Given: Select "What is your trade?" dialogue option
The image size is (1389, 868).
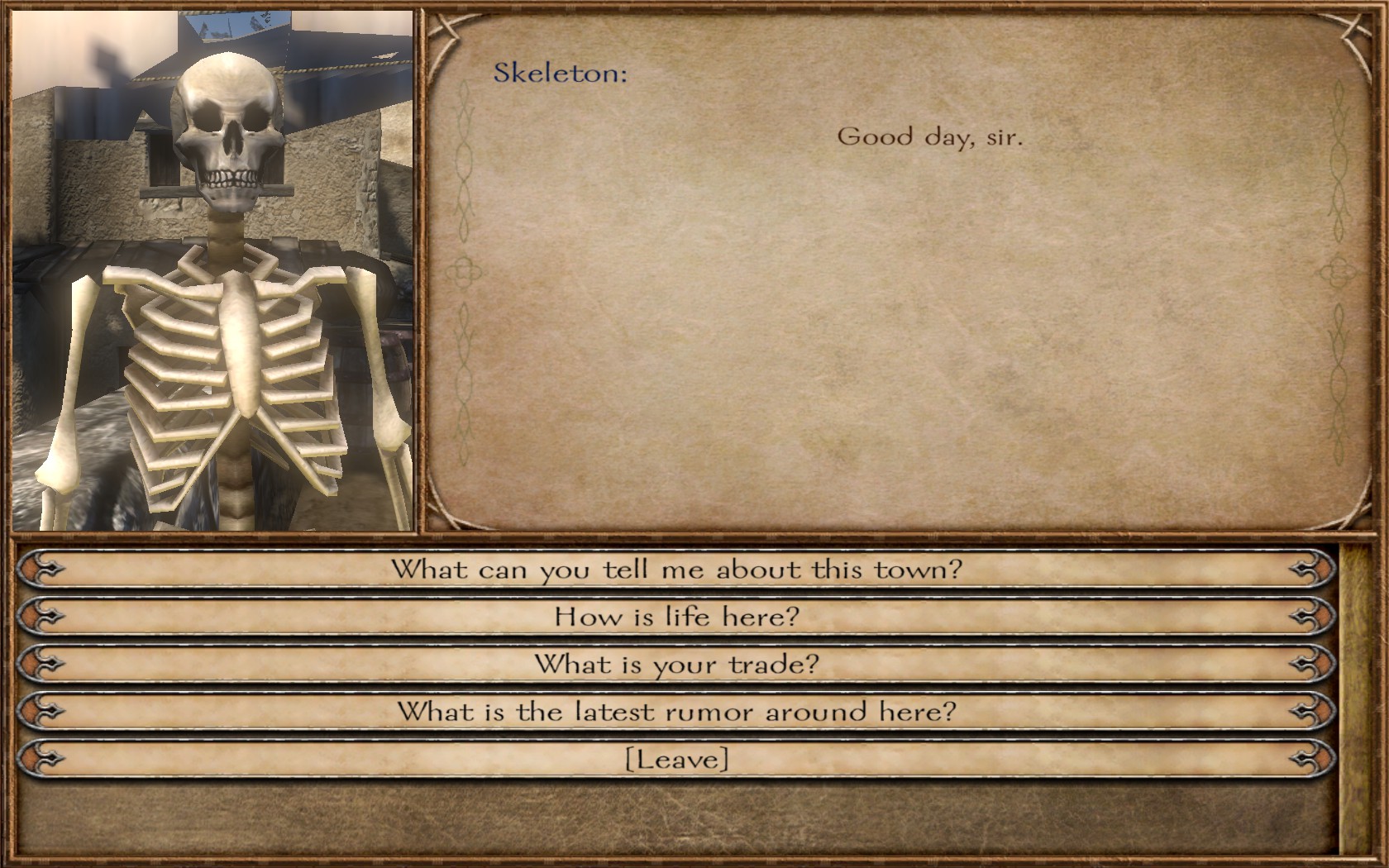Looking at the screenshot, I should tap(676, 665).
